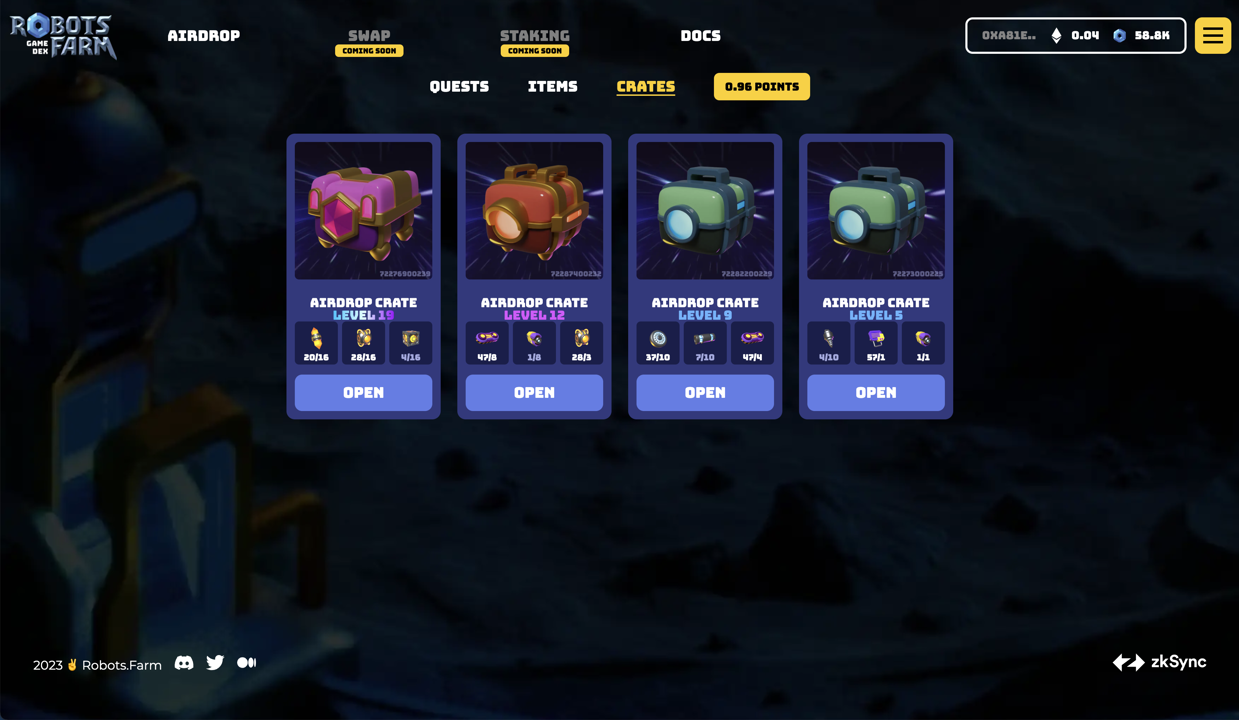Click the 0.96 Points badge
The width and height of the screenshot is (1239, 720).
click(761, 87)
